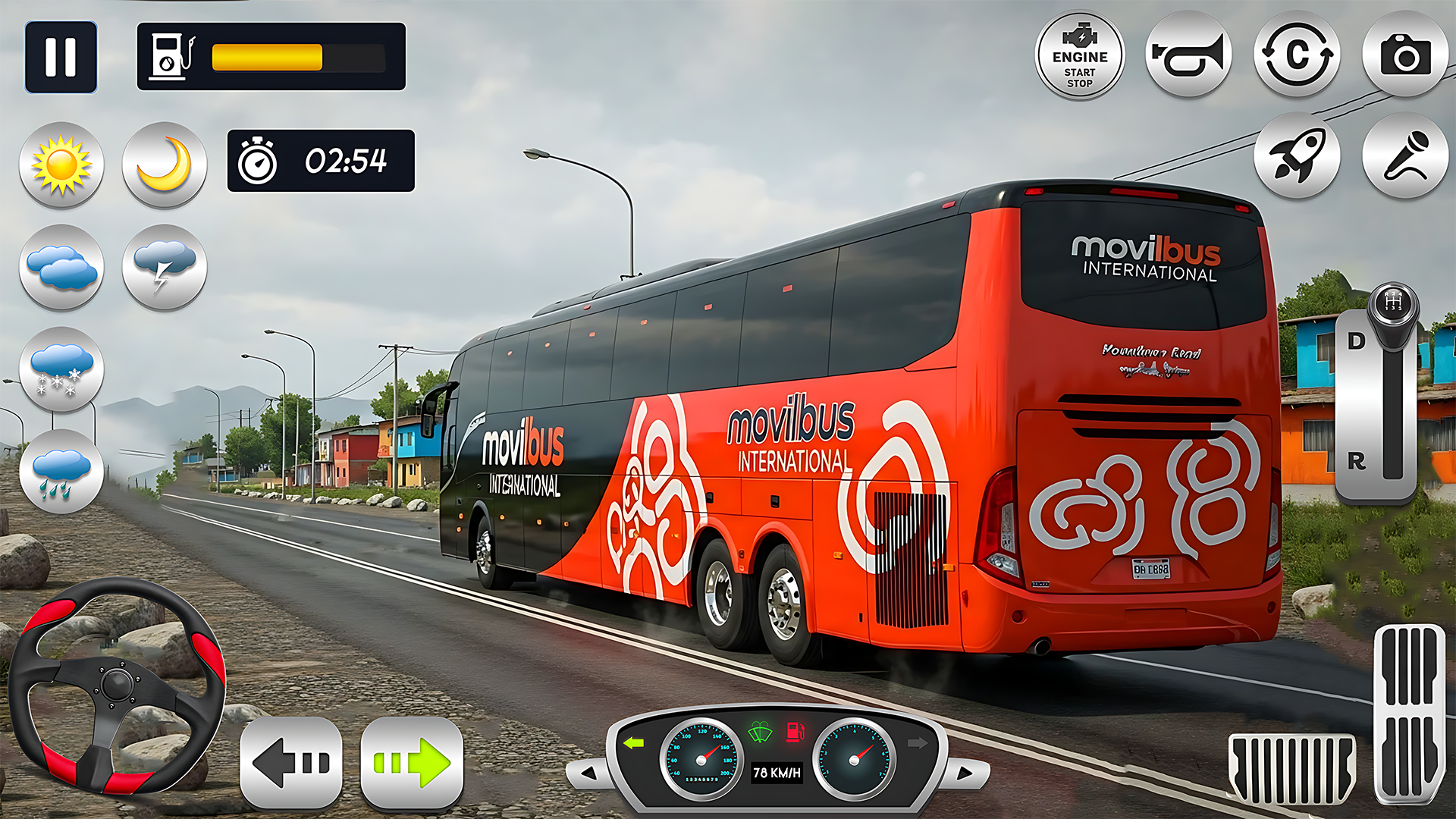Activate the rocket boost
Image resolution: width=1456 pixels, height=819 pixels.
click(1297, 155)
